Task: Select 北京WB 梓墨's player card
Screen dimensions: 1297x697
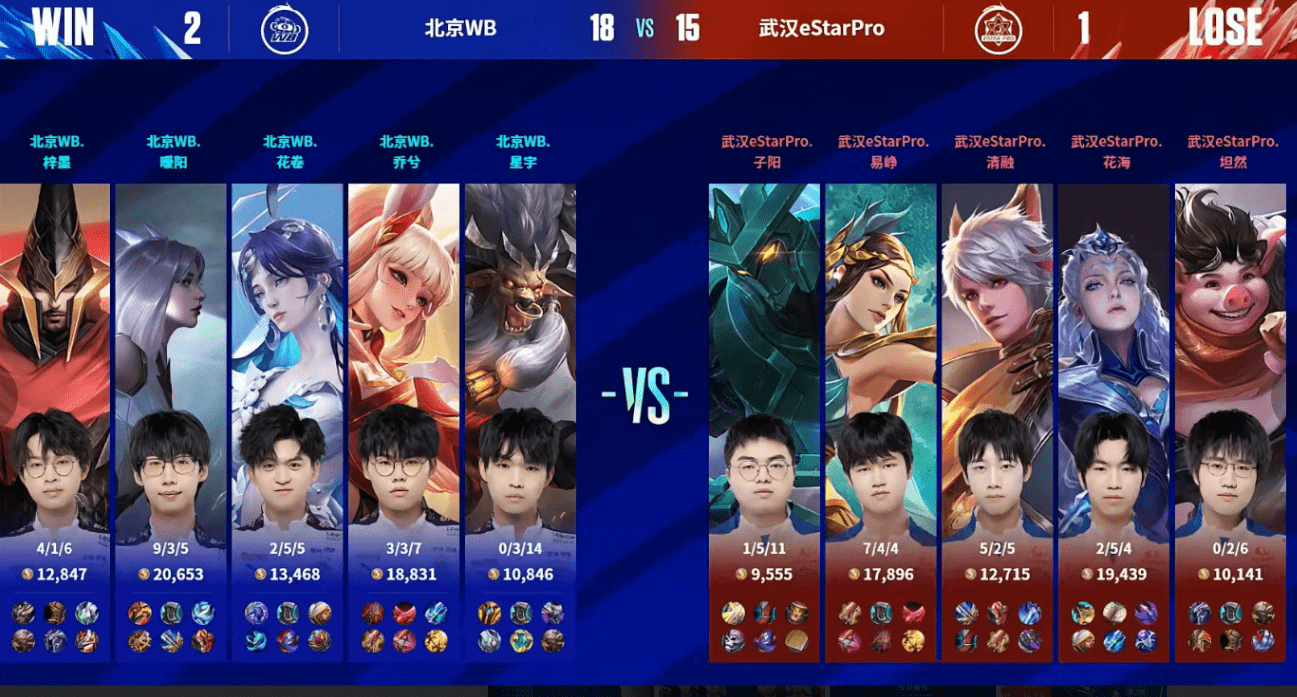Action: click(55, 400)
